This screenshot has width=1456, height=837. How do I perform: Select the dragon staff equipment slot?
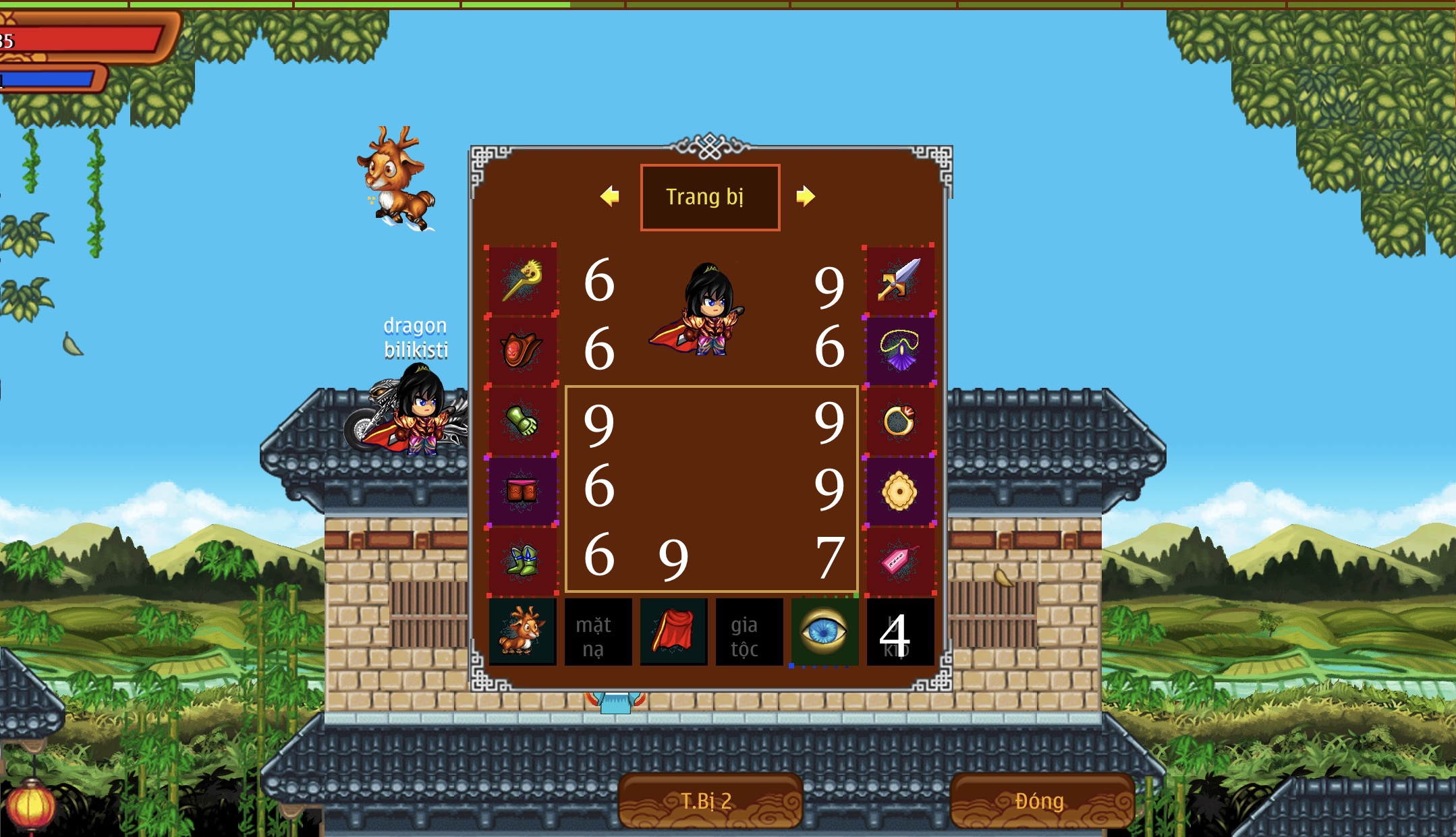pos(522,281)
